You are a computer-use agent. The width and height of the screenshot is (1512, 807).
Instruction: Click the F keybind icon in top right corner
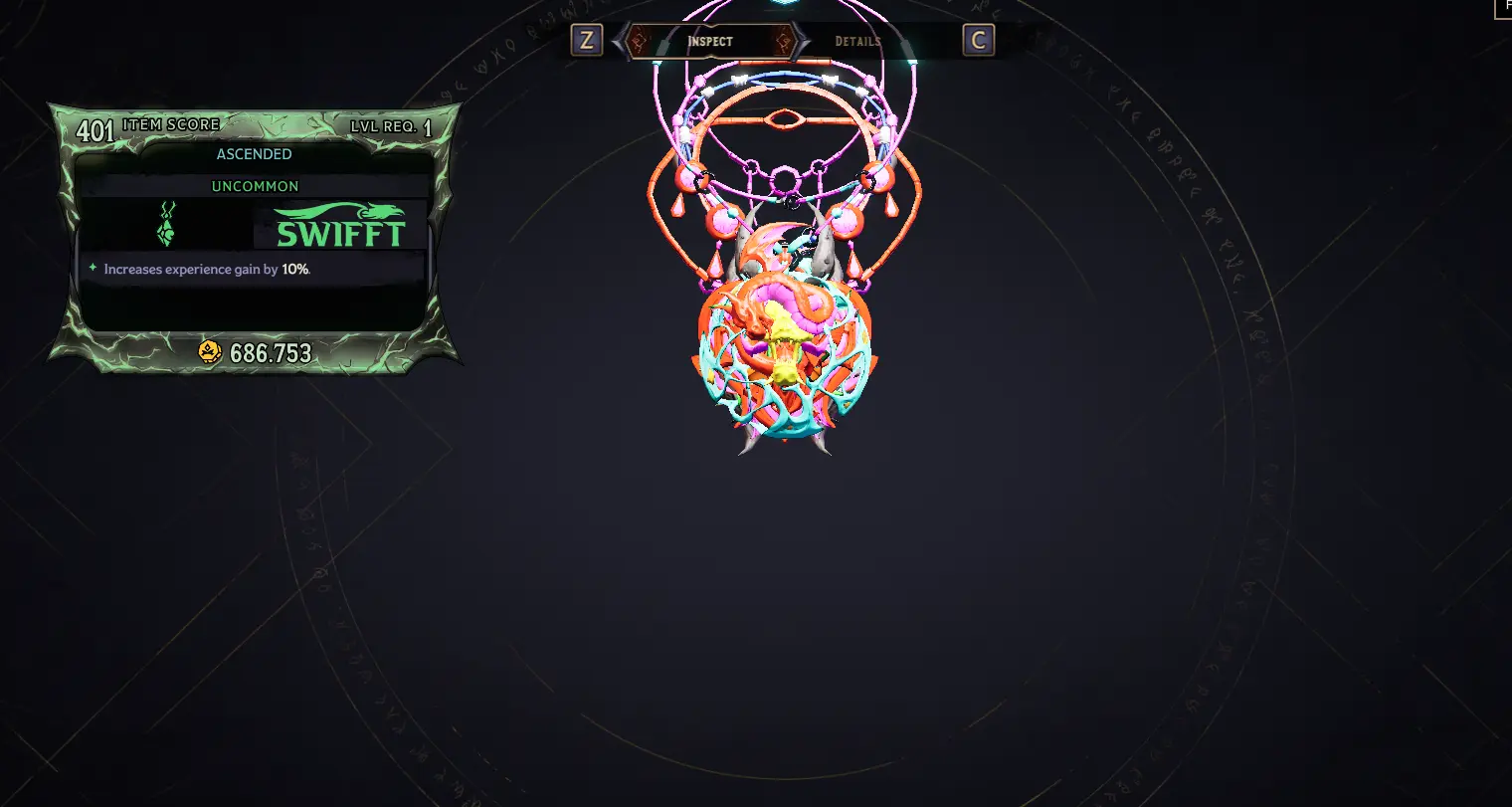click(1505, 8)
